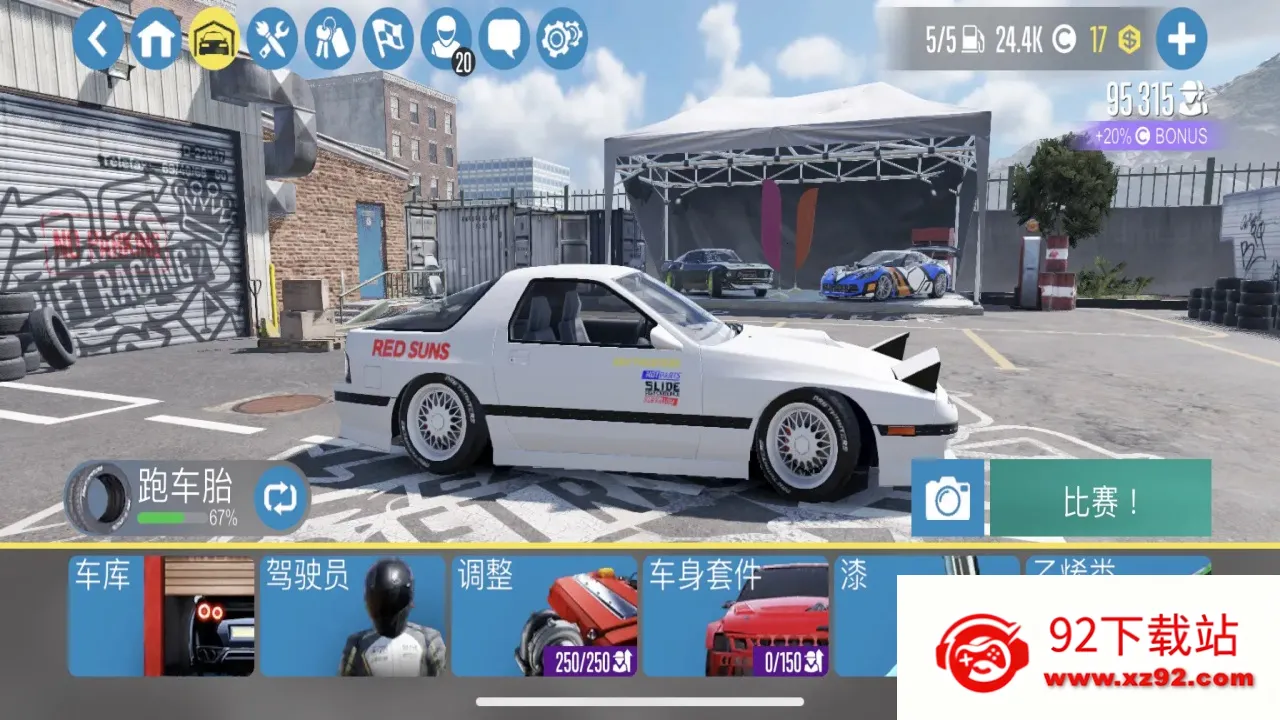This screenshot has width=1280, height=720.
Task: Open the car keys icon
Action: pyautogui.click(x=329, y=41)
